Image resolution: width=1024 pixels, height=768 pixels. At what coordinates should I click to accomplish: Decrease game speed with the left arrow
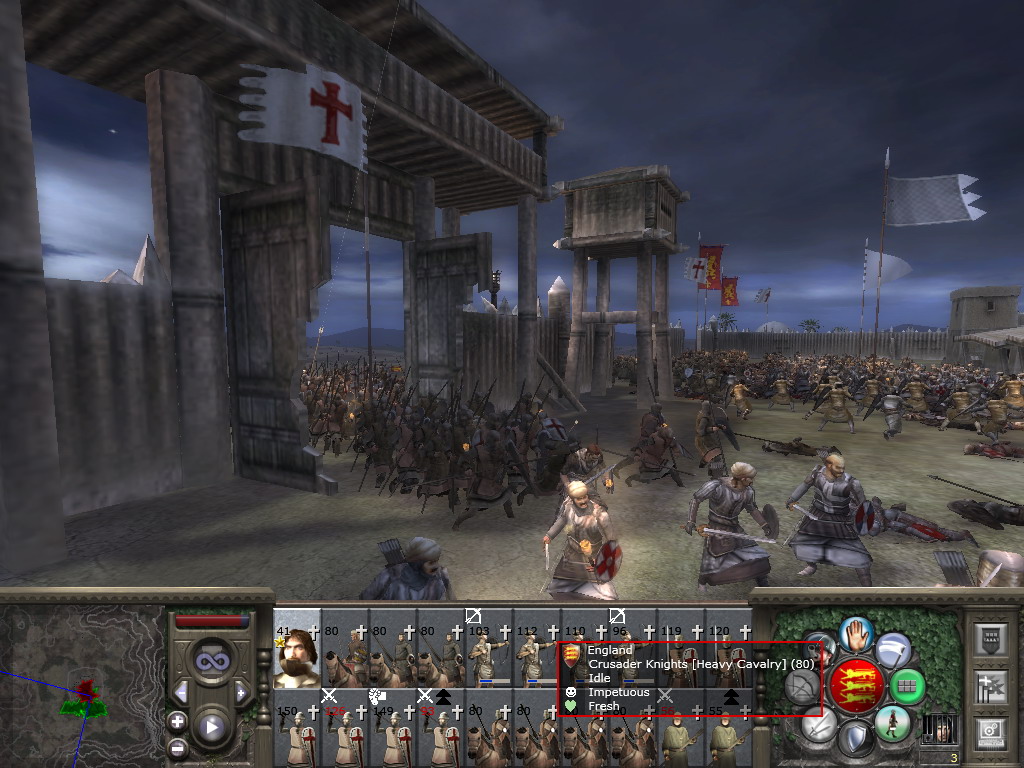pos(181,692)
